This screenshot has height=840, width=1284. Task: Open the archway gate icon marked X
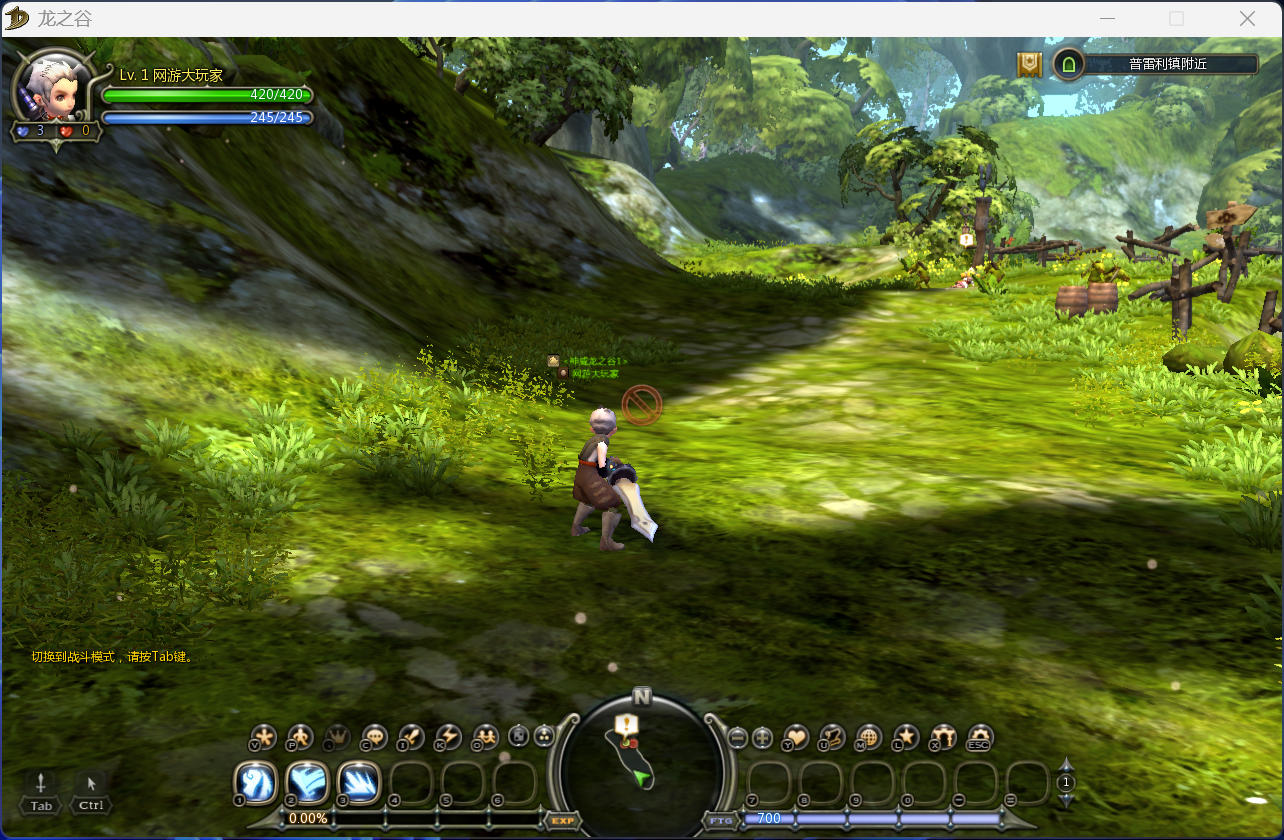pos(943,737)
